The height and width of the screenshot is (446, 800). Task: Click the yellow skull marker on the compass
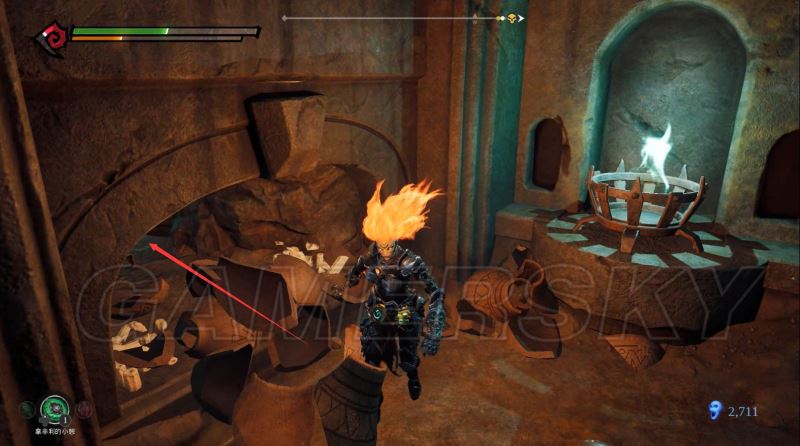pos(512,18)
